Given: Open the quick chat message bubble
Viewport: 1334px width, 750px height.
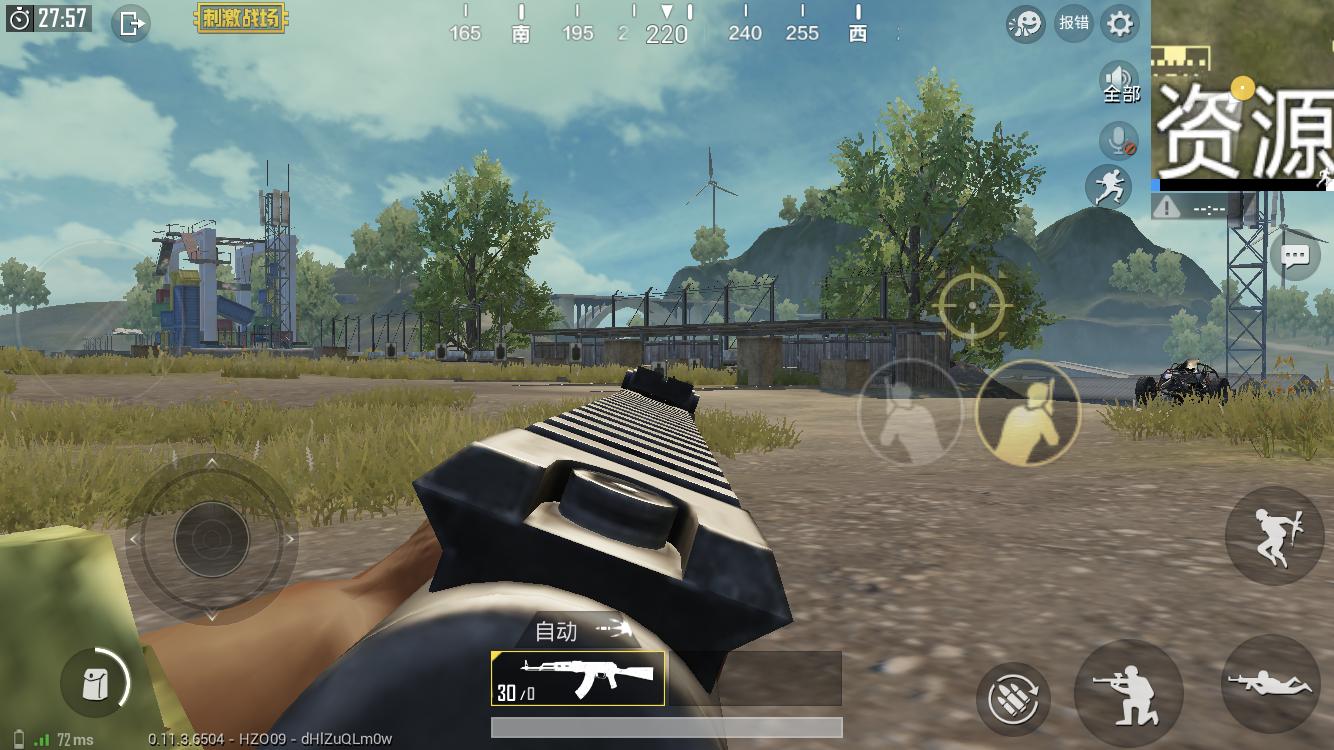Looking at the screenshot, I should [x=1295, y=257].
